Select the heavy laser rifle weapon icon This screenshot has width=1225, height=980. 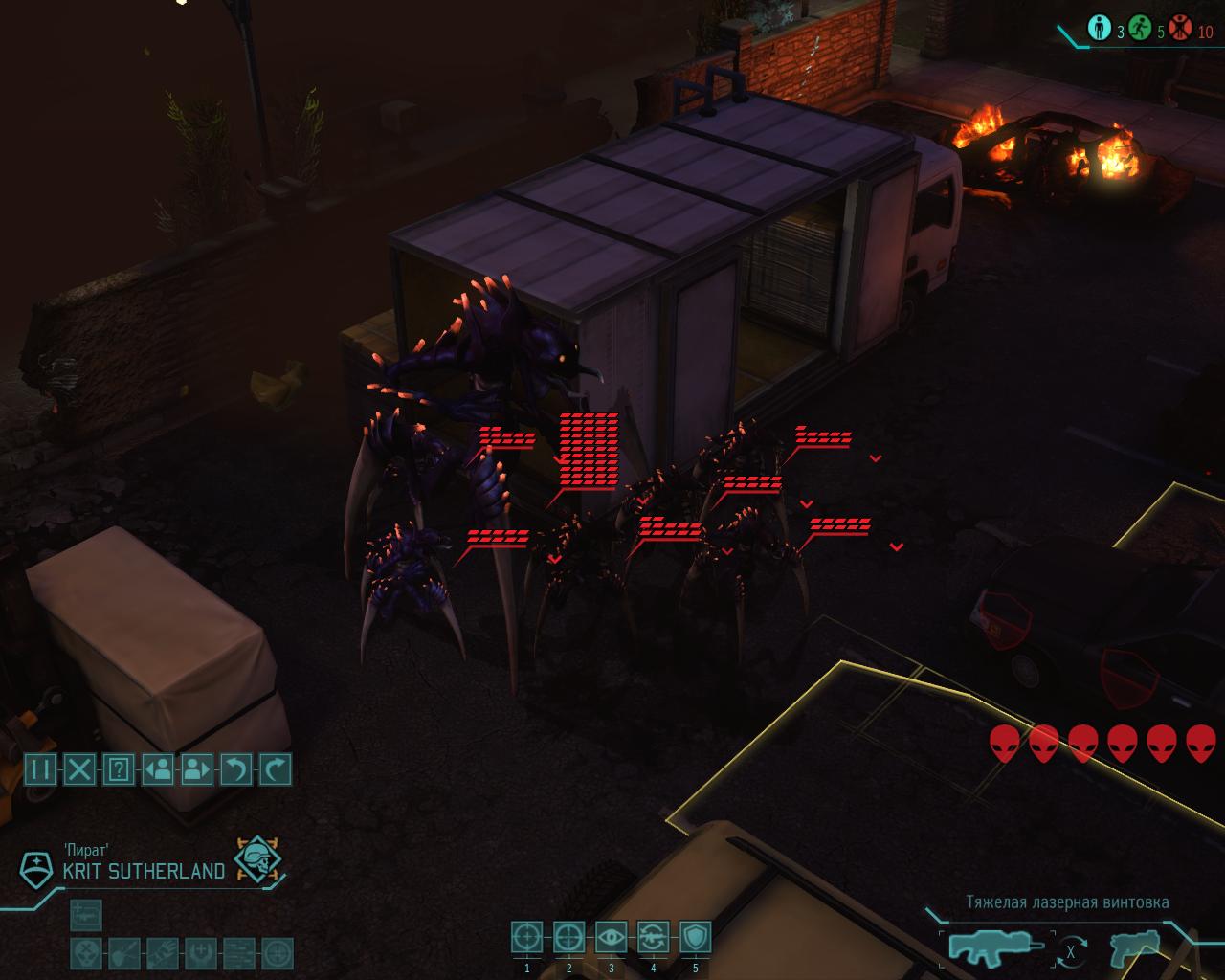click(991, 947)
